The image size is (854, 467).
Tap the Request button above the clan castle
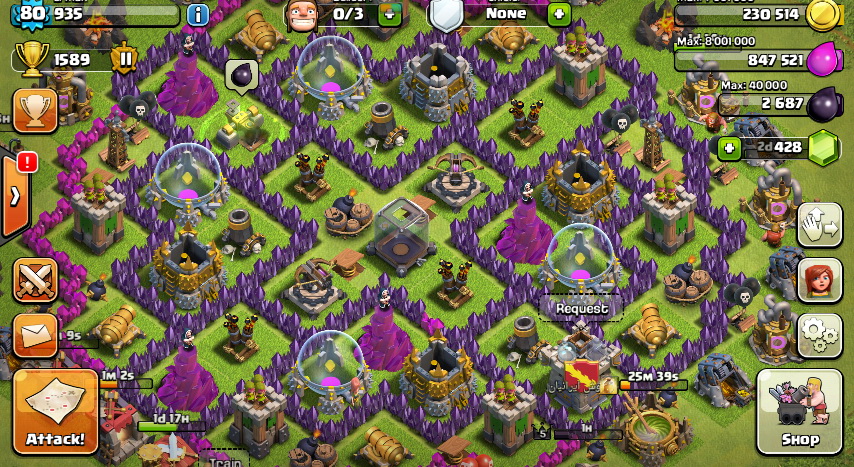click(x=582, y=309)
